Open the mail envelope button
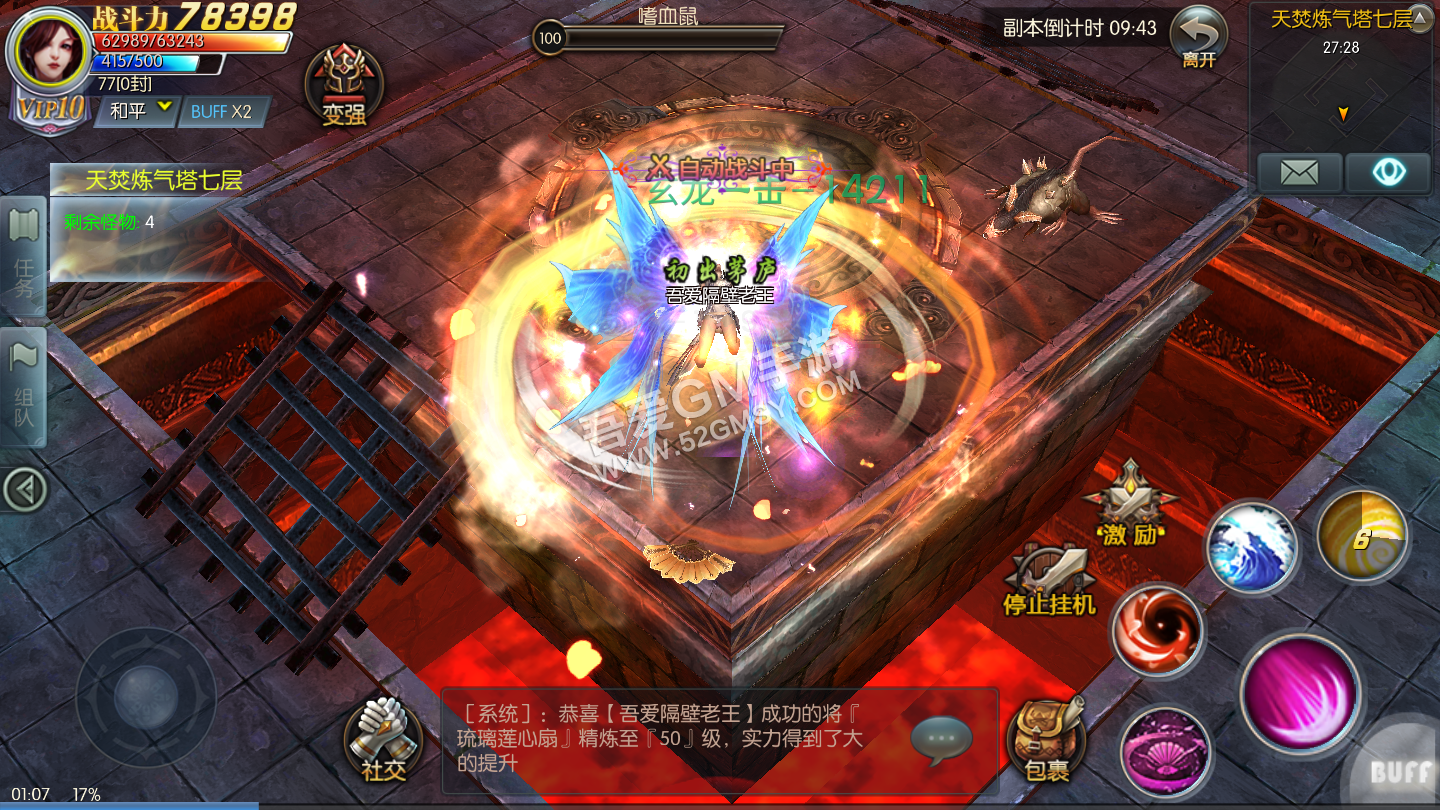Image resolution: width=1440 pixels, height=810 pixels. [1299, 173]
